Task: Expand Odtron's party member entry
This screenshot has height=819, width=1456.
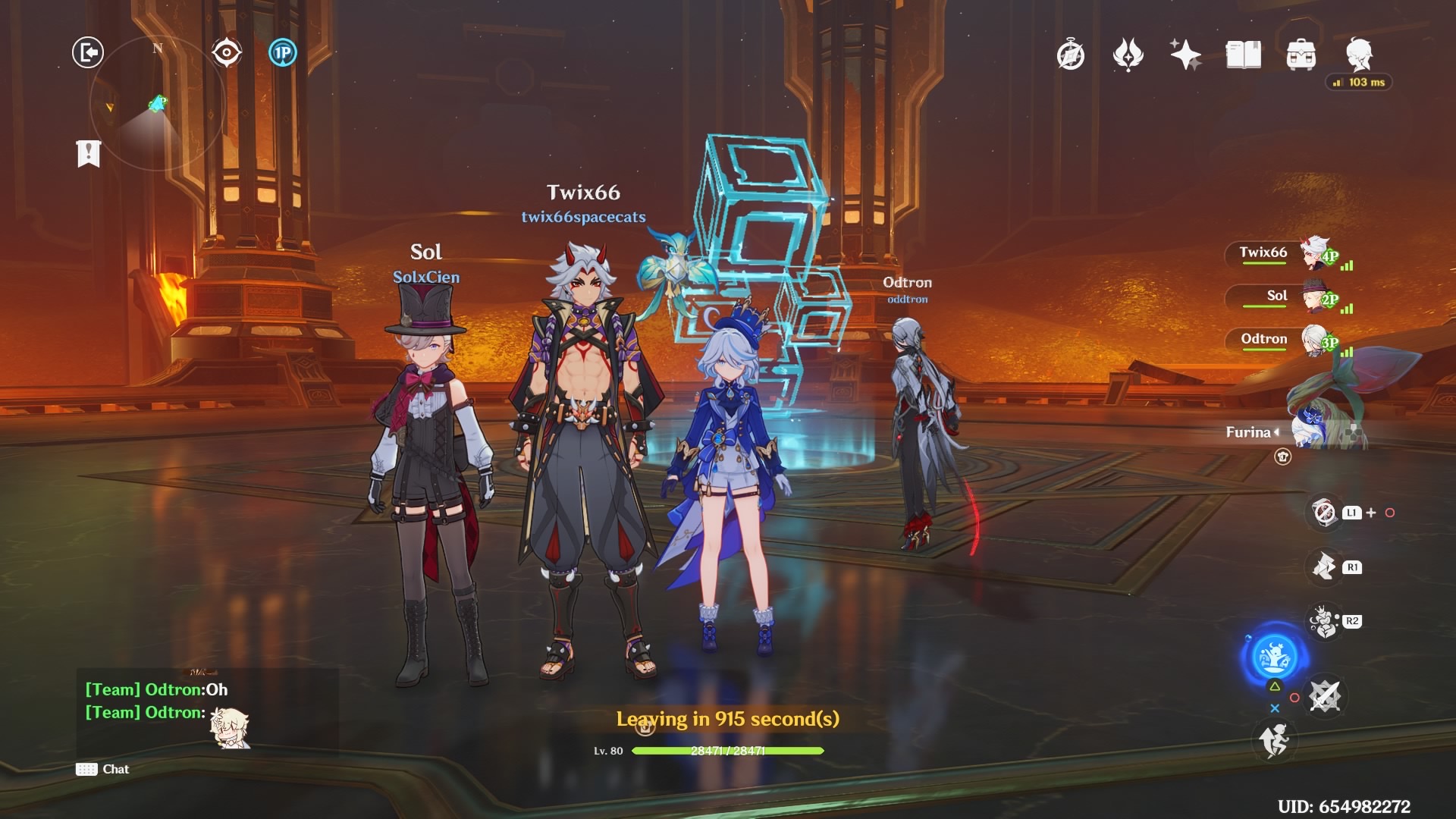Action: [1265, 340]
